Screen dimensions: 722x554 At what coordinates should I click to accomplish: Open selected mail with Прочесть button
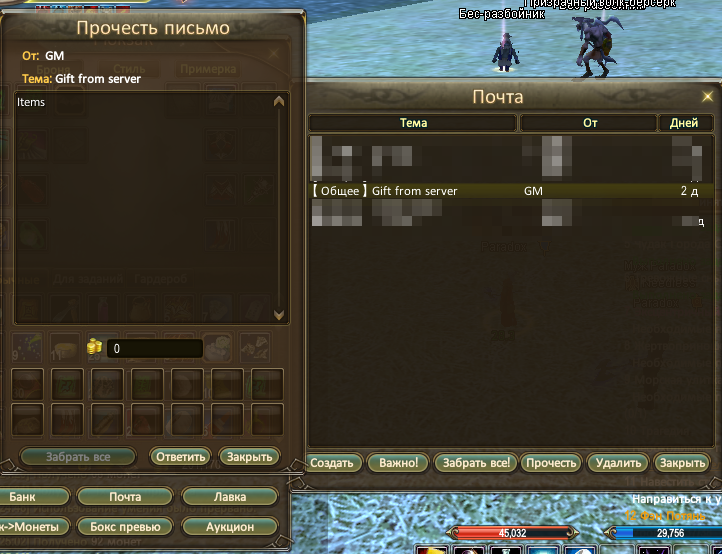point(551,463)
